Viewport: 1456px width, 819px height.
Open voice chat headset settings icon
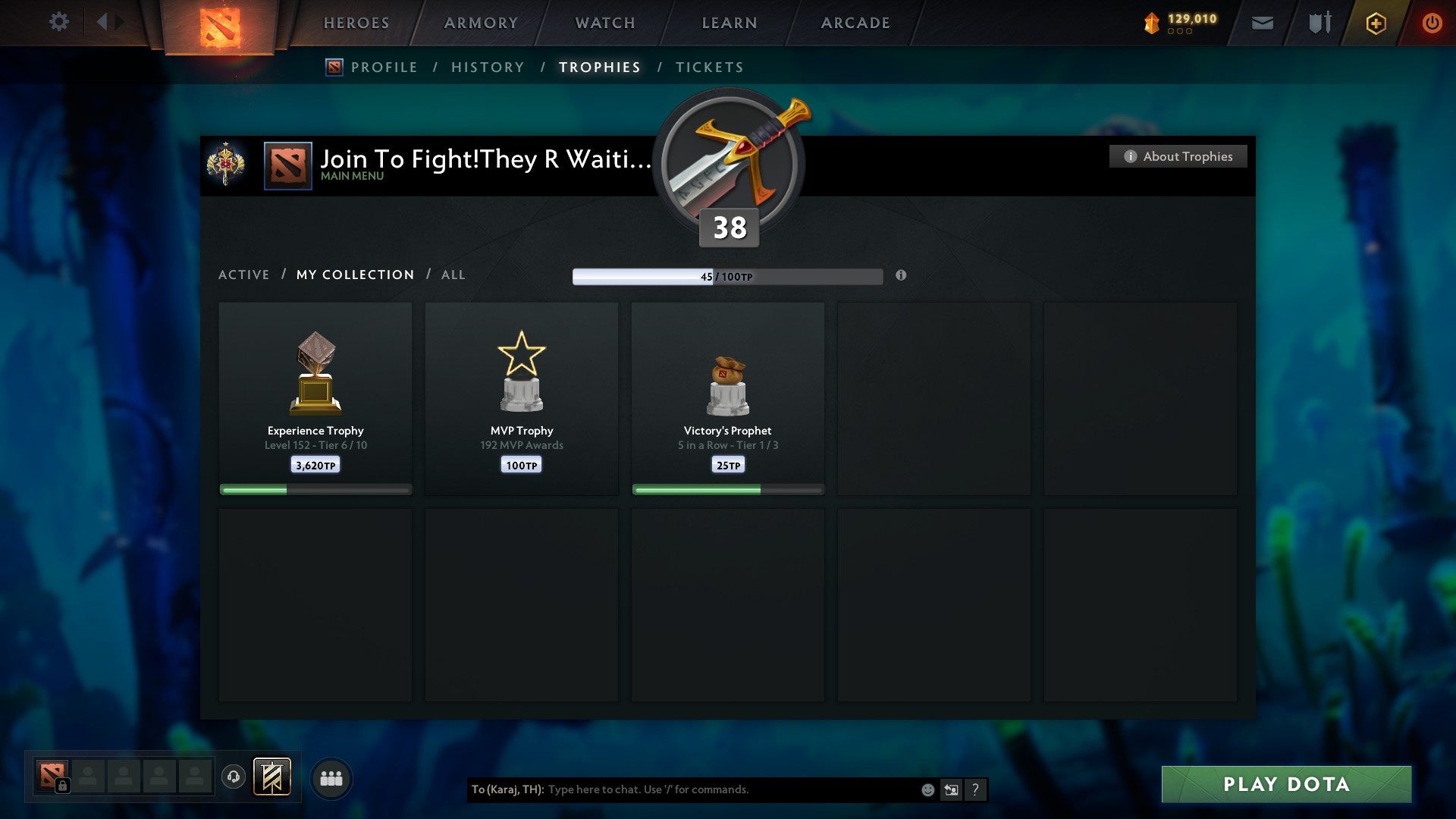point(235,777)
